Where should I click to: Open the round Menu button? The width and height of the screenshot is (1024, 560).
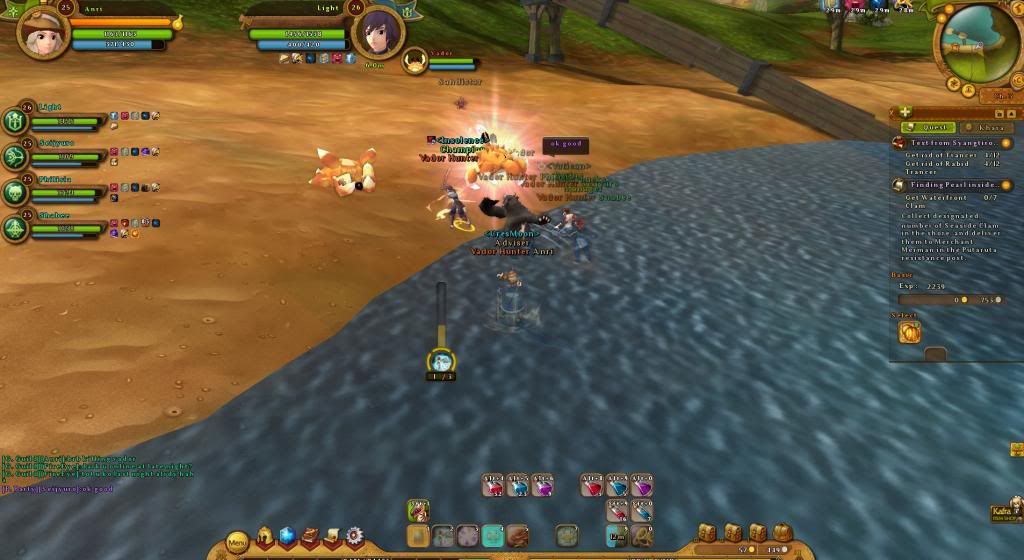pyautogui.click(x=237, y=543)
